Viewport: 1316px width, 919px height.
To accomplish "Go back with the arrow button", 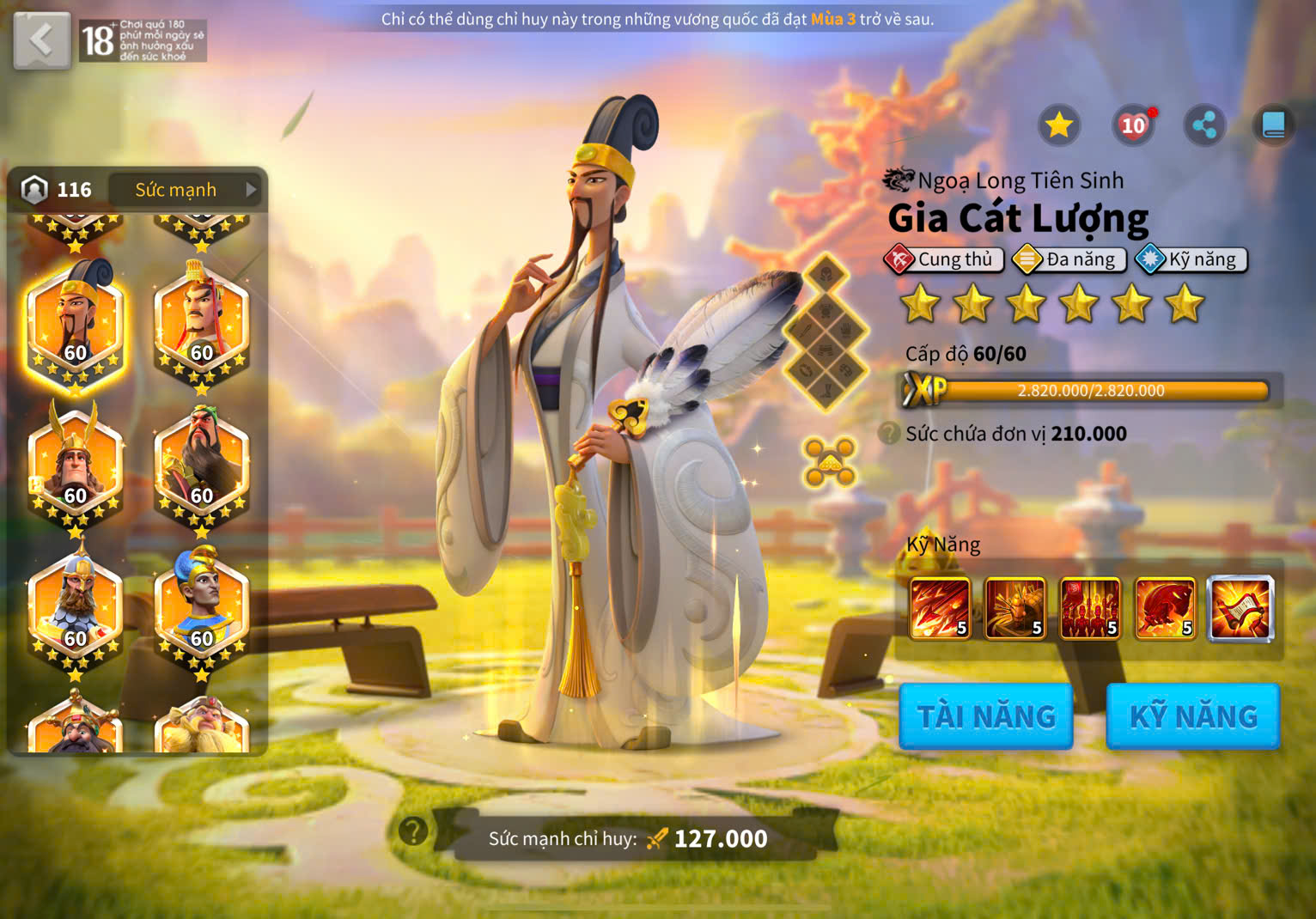I will [41, 40].
